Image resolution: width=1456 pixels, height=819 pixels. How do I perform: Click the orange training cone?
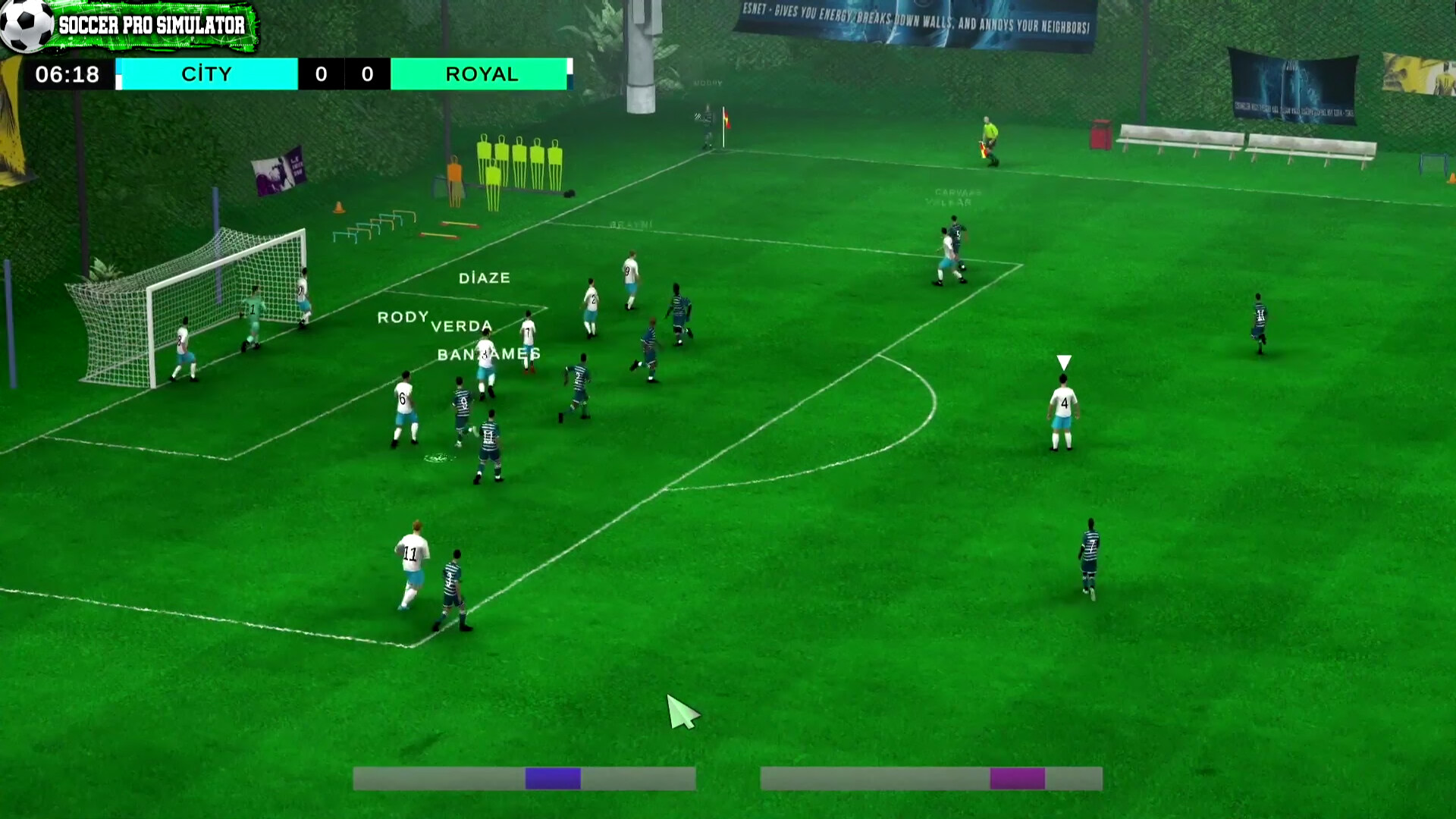[339, 206]
